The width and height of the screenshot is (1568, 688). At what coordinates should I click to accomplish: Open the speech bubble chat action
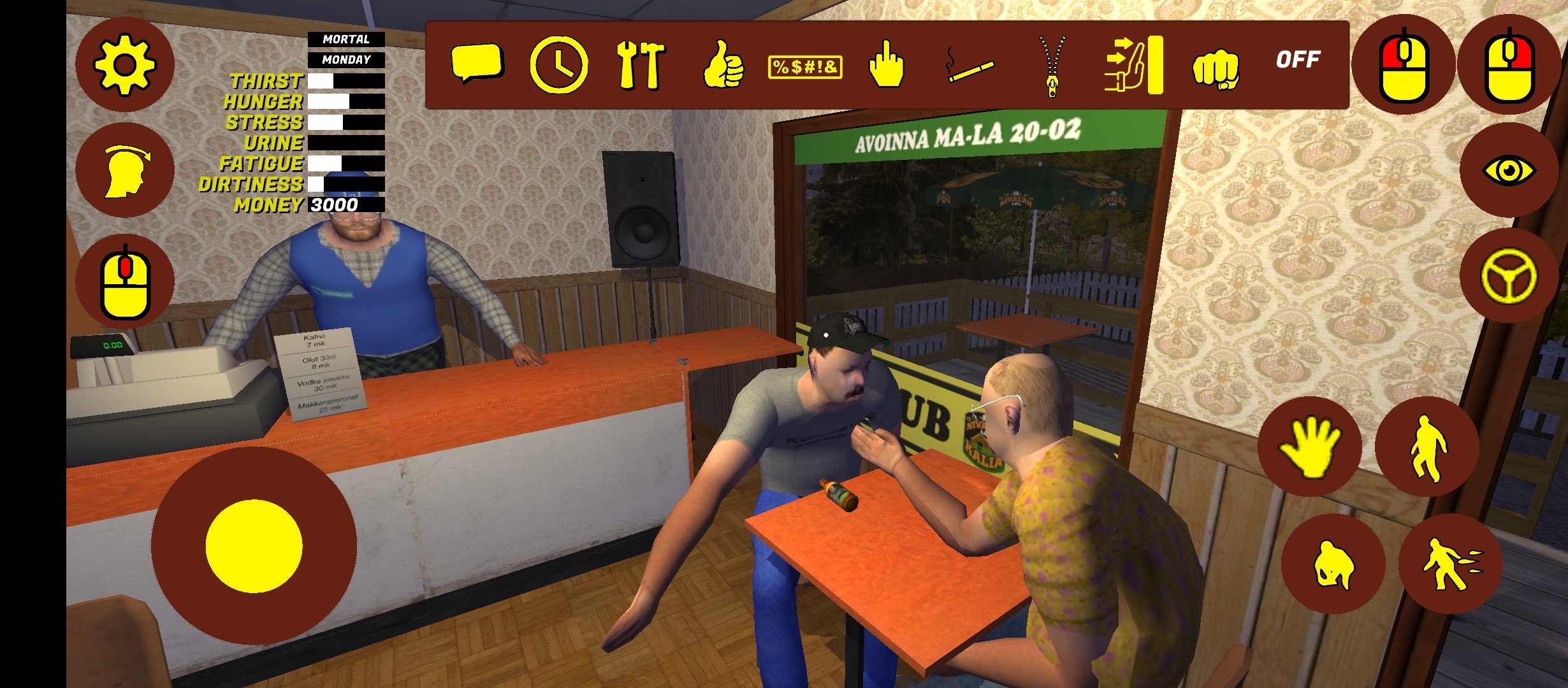coord(477,64)
